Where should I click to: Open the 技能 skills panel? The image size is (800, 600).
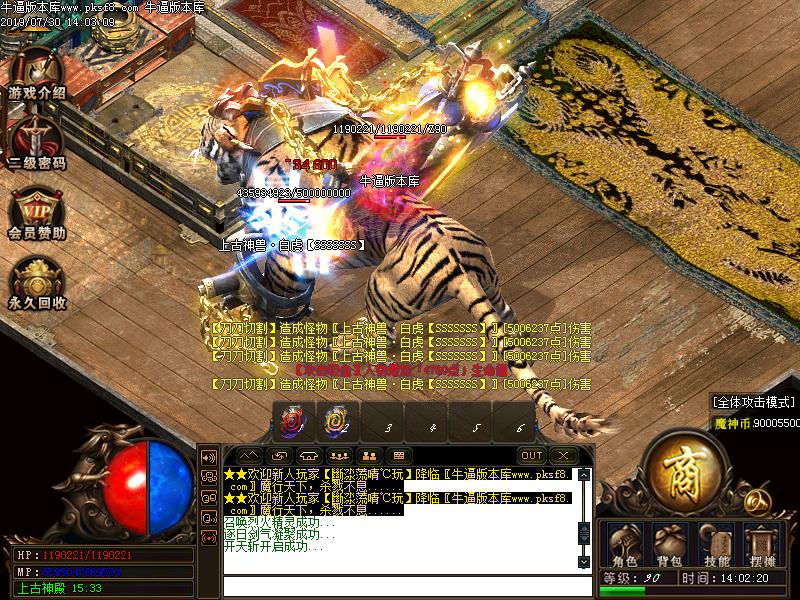point(716,546)
